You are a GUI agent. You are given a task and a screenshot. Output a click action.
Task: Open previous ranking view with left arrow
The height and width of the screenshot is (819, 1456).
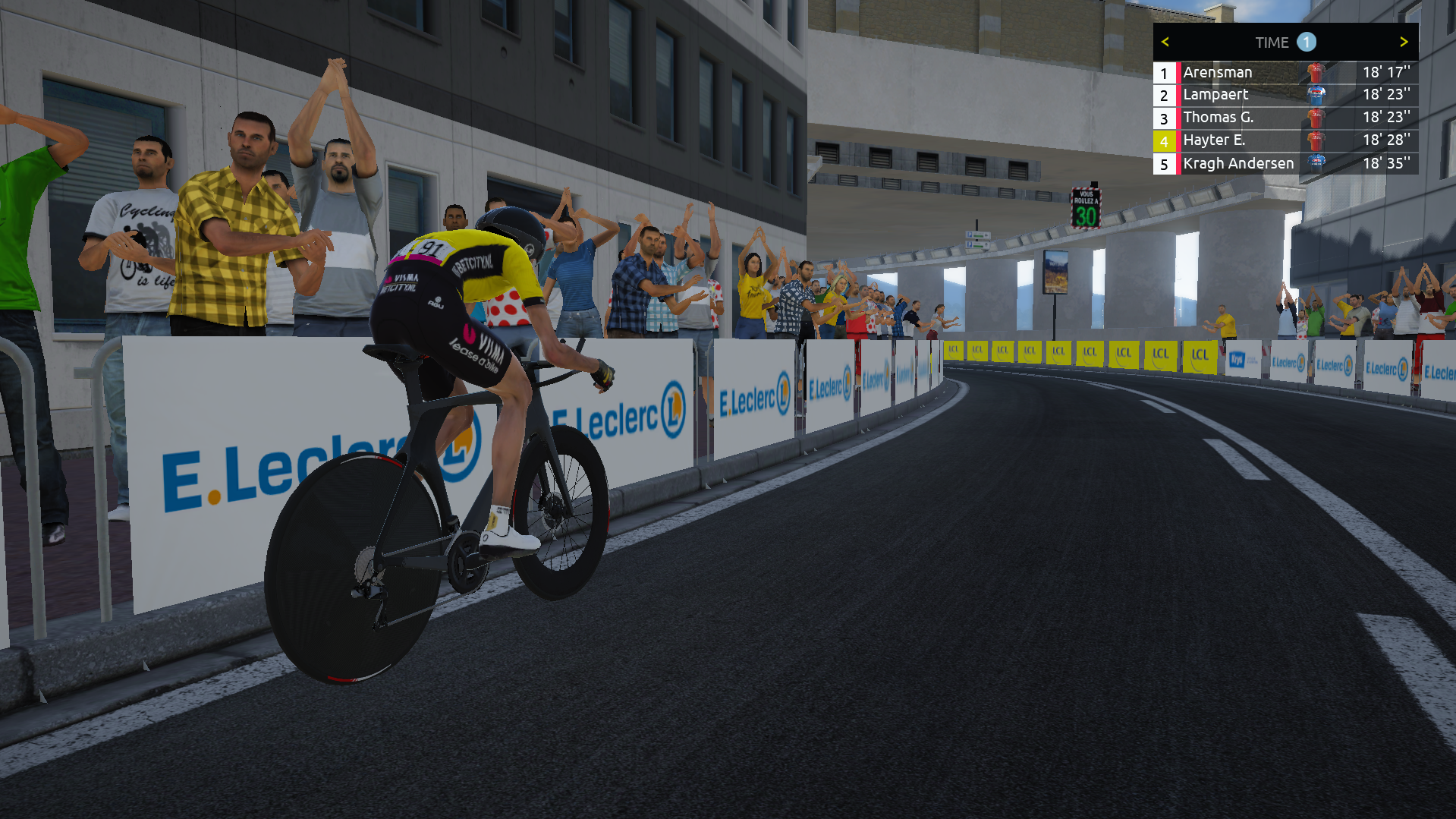(x=1165, y=43)
